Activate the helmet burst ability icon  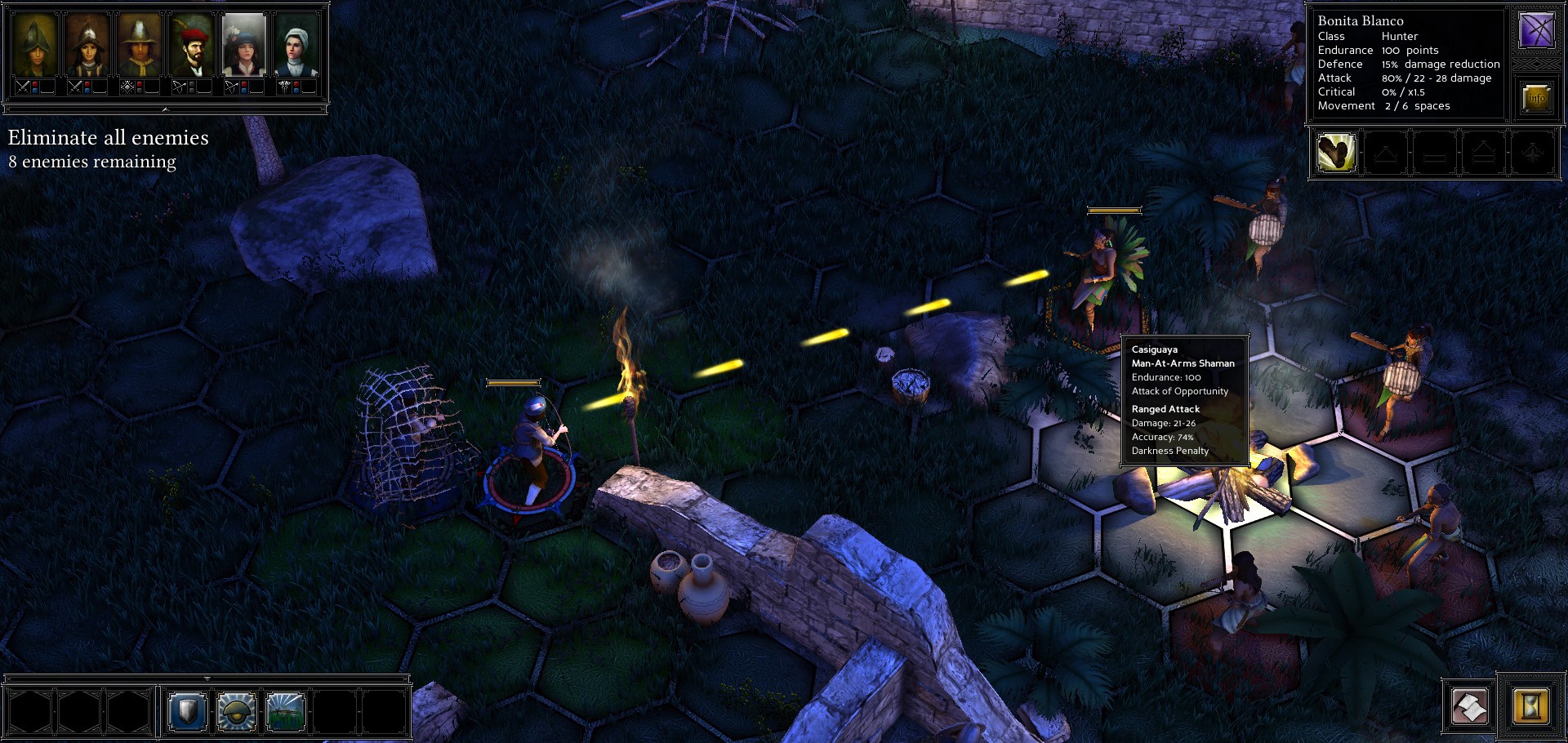coord(237,712)
